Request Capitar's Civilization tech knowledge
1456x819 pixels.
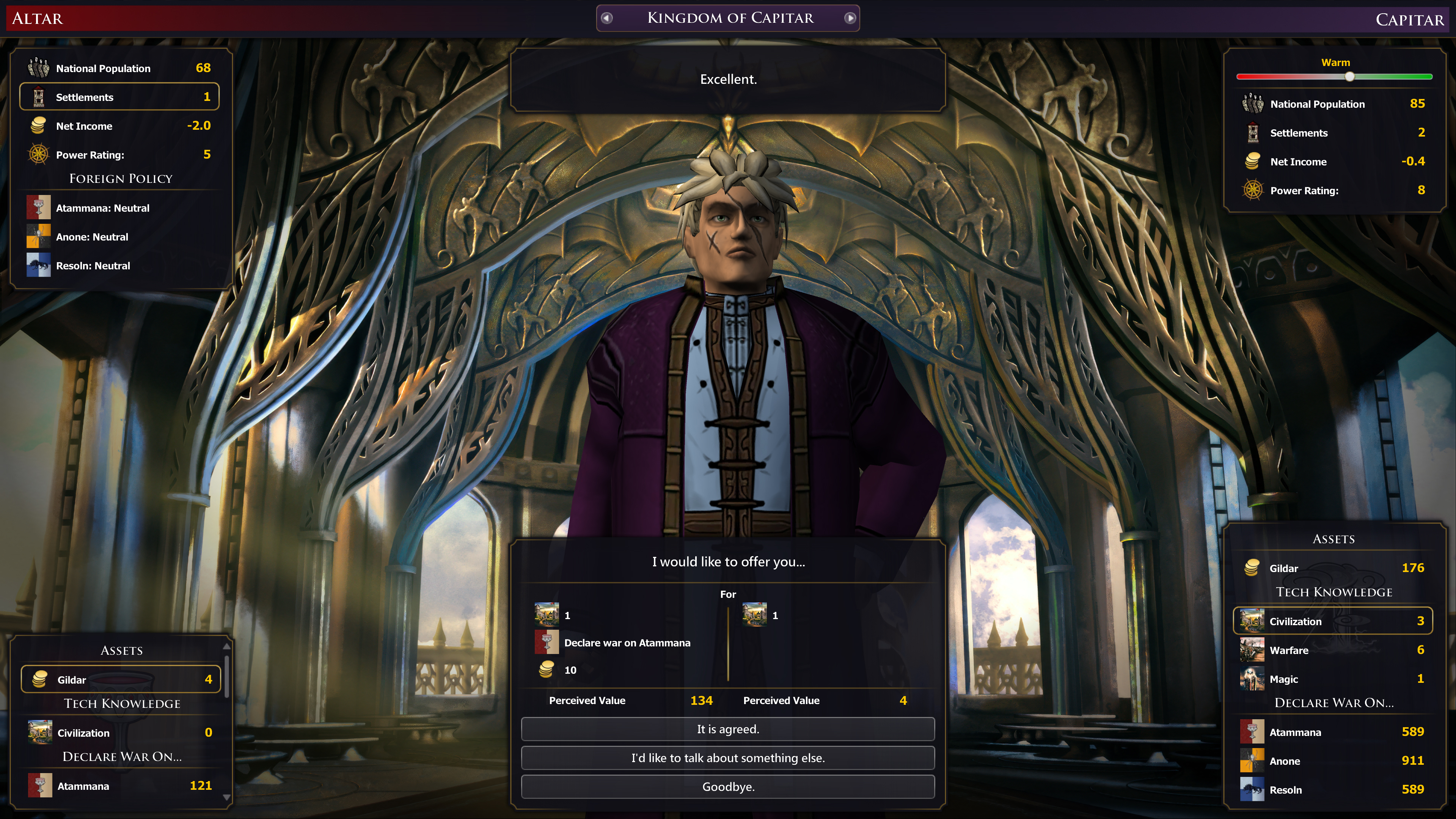[1333, 621]
